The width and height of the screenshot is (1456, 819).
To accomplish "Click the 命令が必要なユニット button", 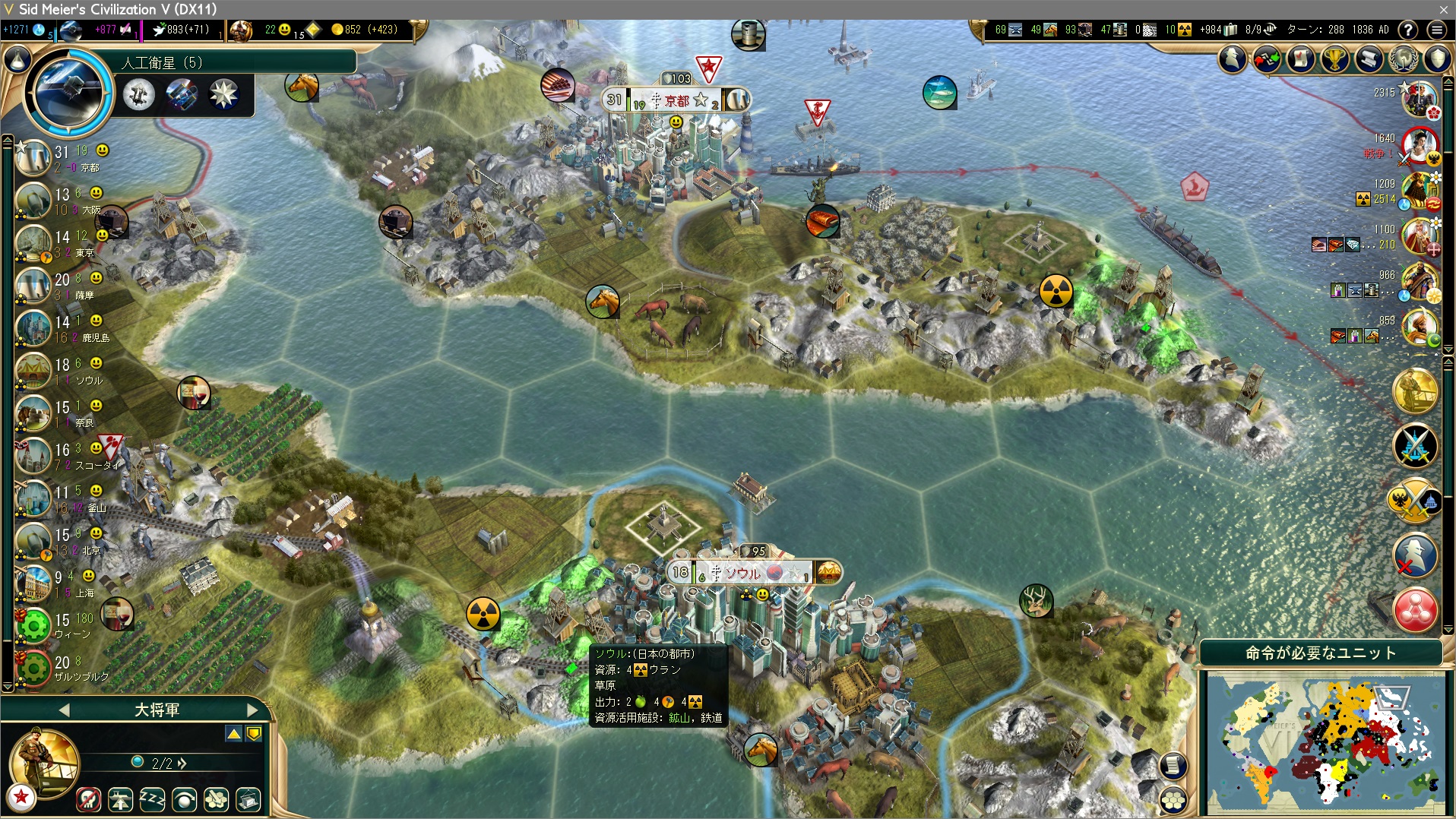I will tap(1320, 653).
